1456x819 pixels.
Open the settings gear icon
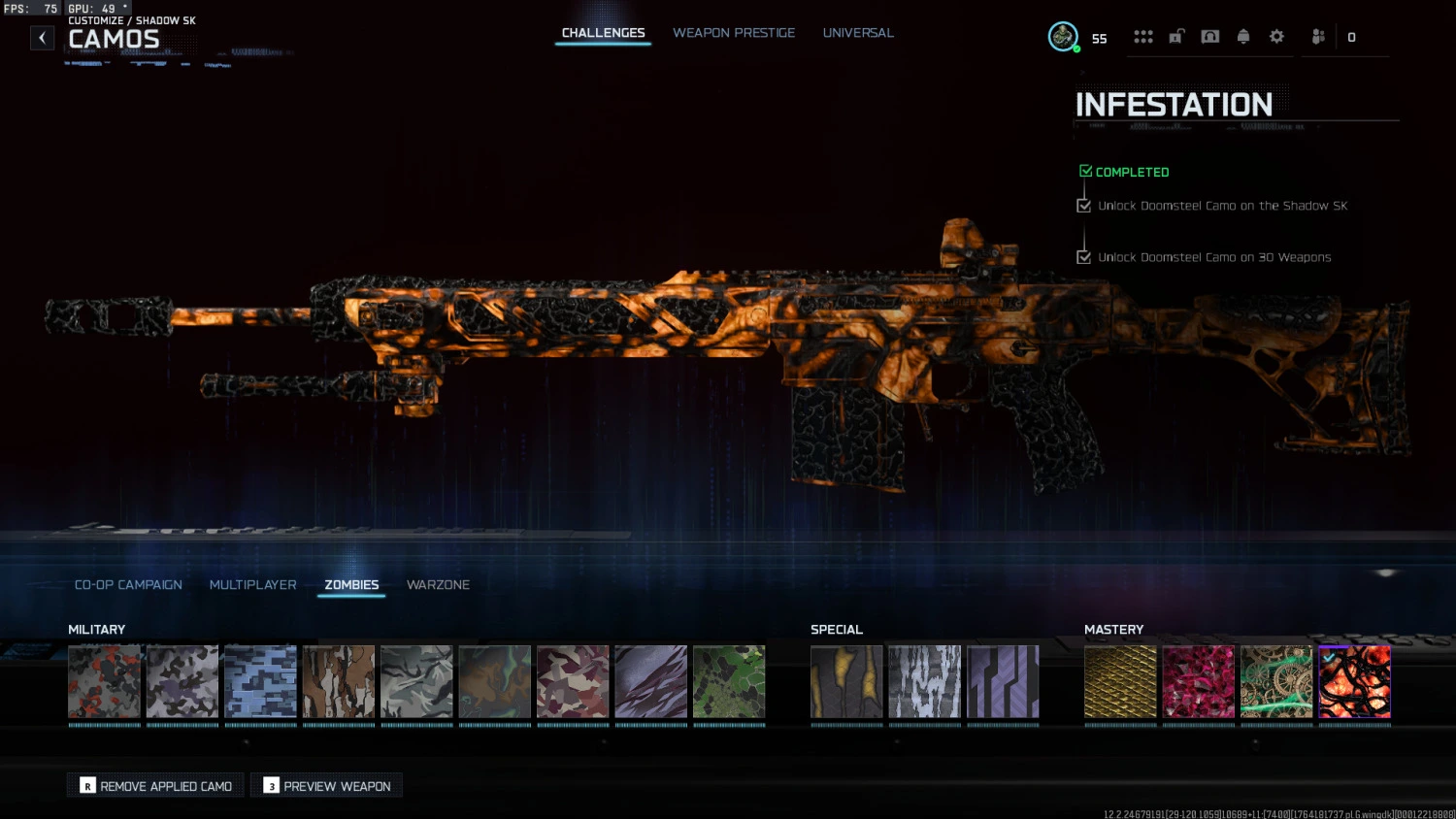click(1276, 36)
